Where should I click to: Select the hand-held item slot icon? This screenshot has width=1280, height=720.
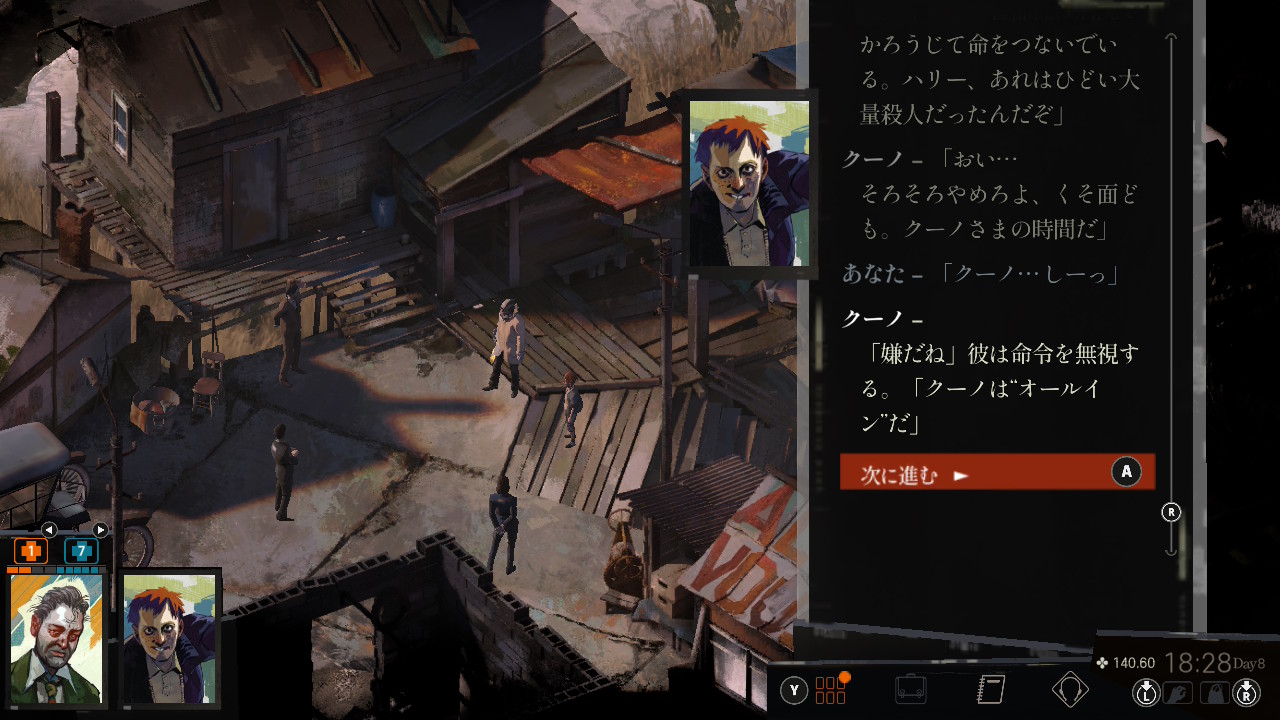pyautogui.click(x=1179, y=692)
